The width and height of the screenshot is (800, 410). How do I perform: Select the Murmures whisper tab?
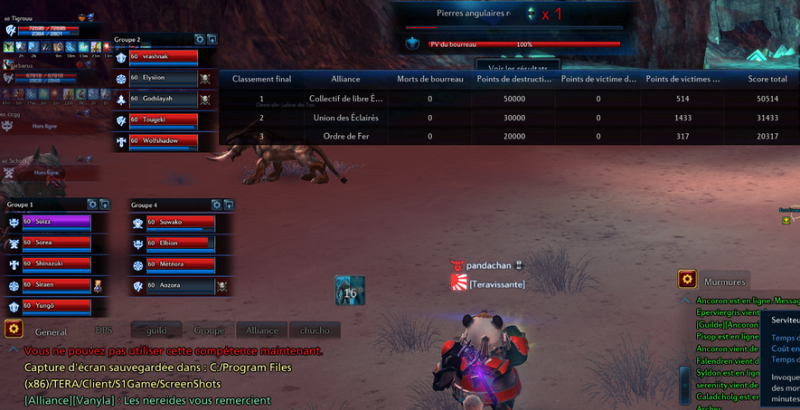tap(725, 282)
